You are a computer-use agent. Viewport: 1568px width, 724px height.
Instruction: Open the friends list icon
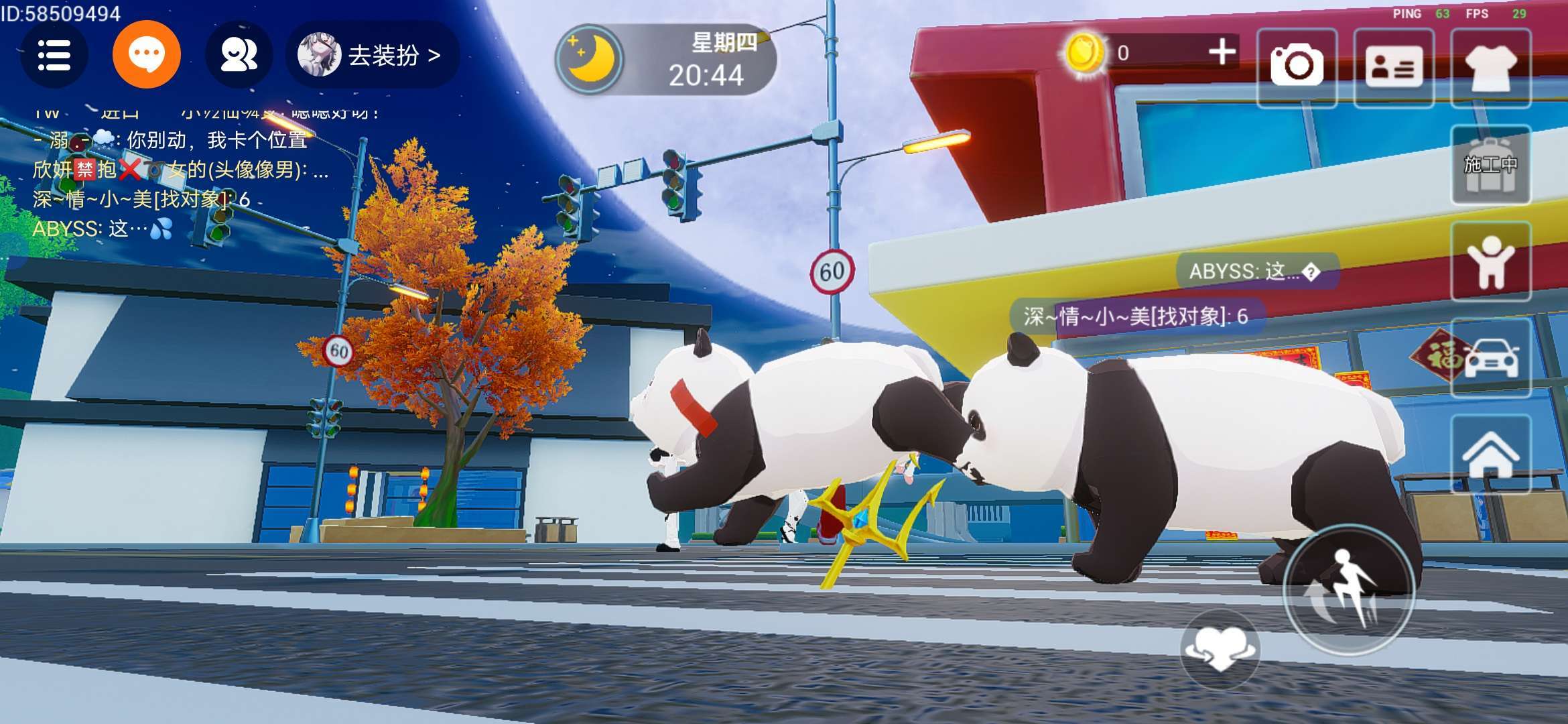click(x=239, y=55)
